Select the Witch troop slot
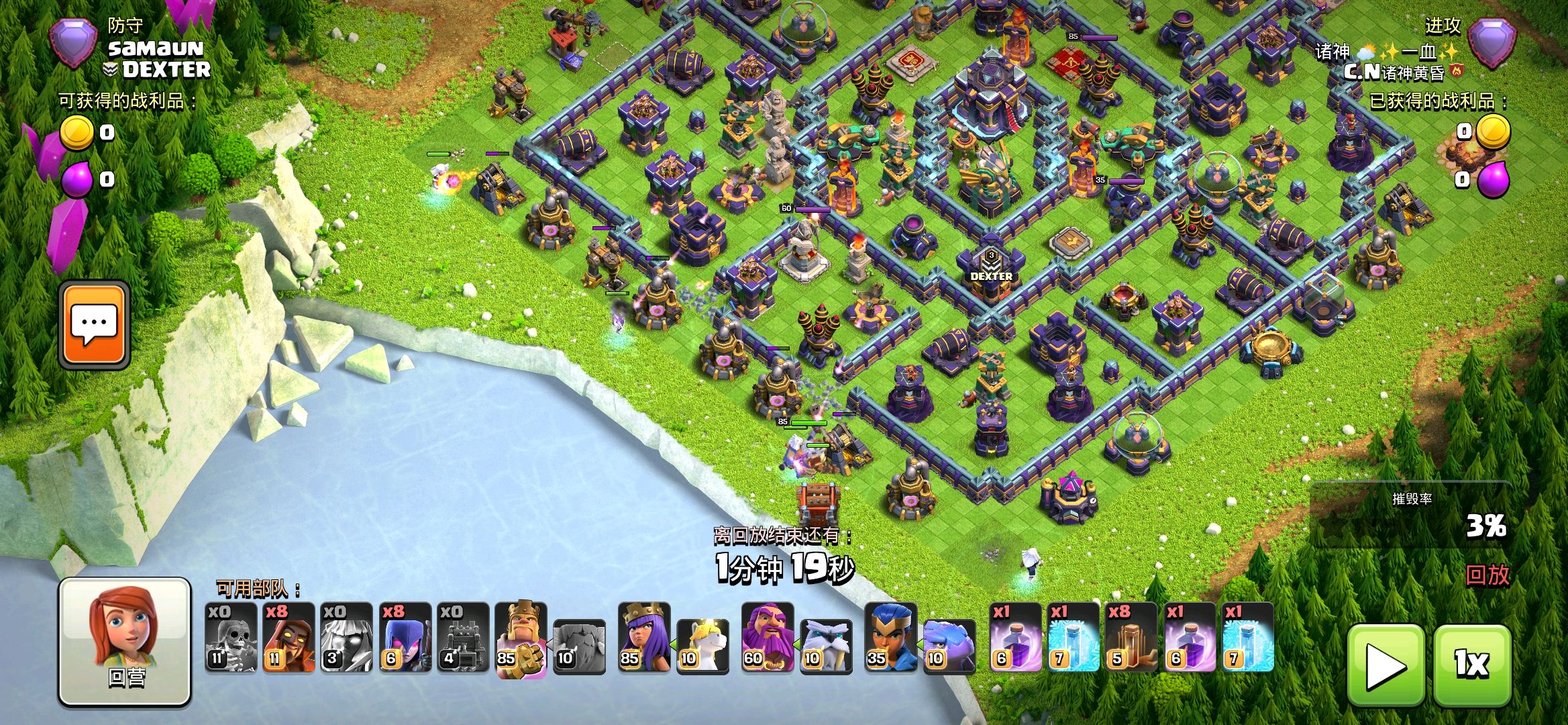This screenshot has height=725, width=1568. point(405,638)
